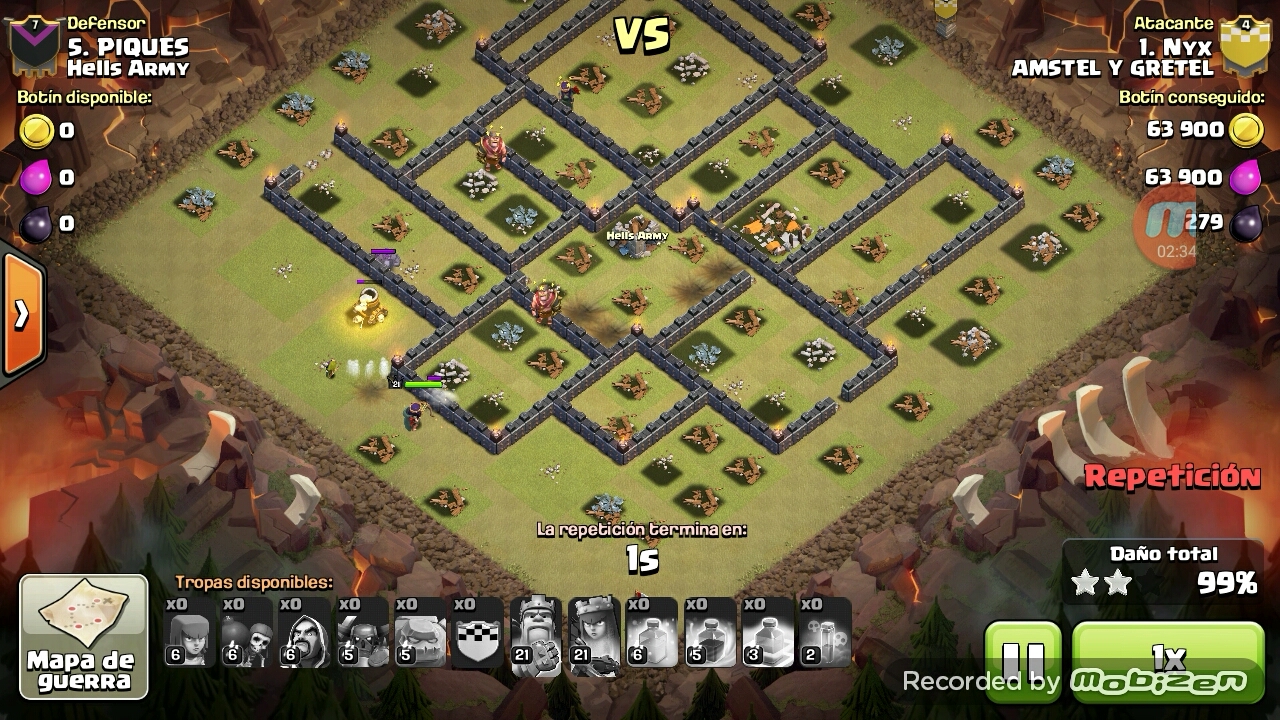
Task: Open the Mapa de guerra war map
Action: coord(84,637)
